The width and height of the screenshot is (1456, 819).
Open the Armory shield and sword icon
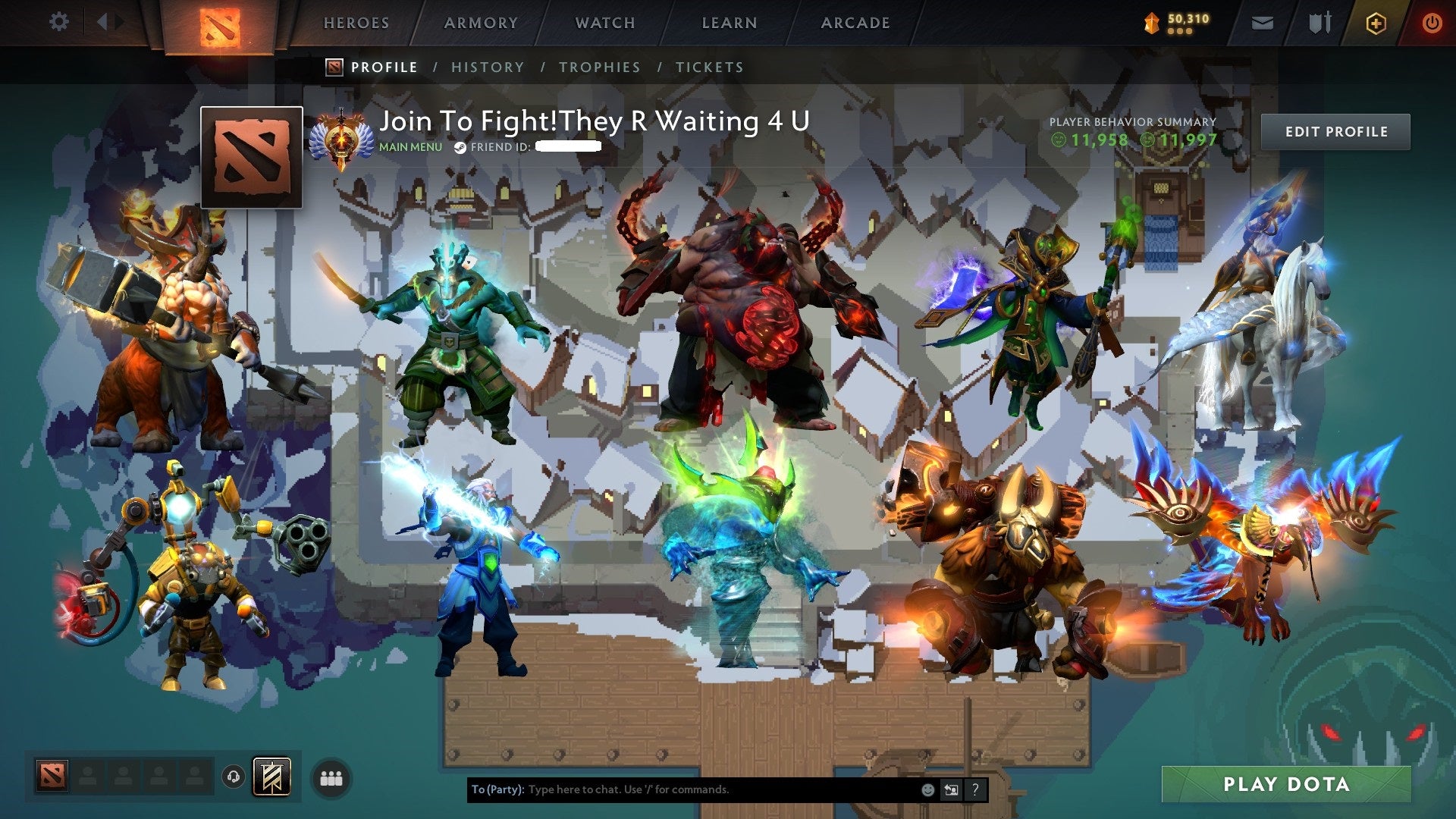coord(1318,22)
